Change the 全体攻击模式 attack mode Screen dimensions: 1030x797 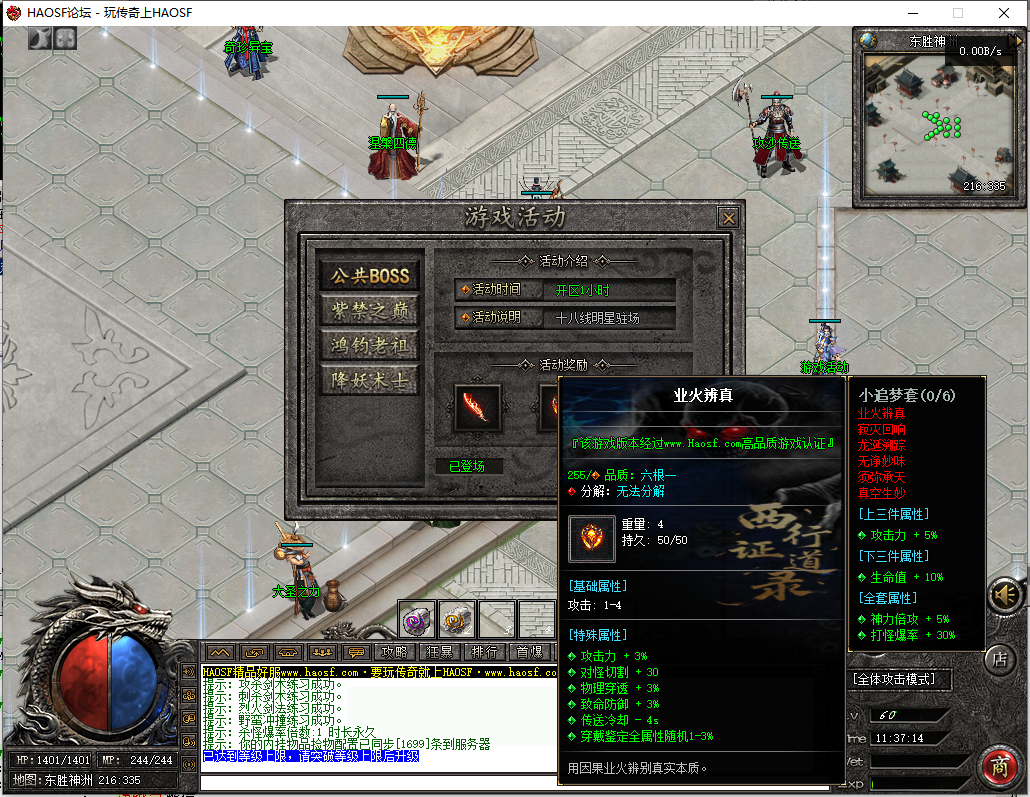[899, 680]
